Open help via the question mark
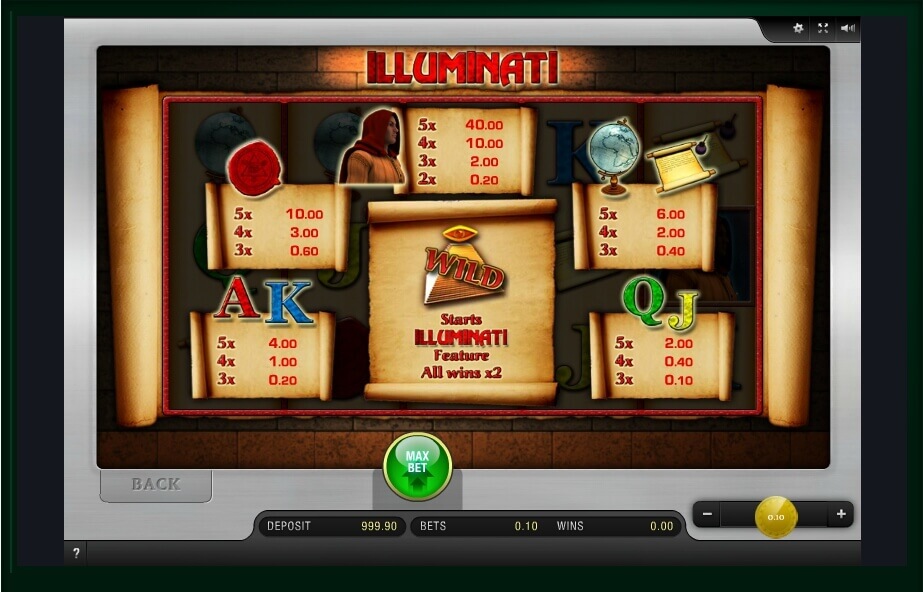 coord(76,553)
